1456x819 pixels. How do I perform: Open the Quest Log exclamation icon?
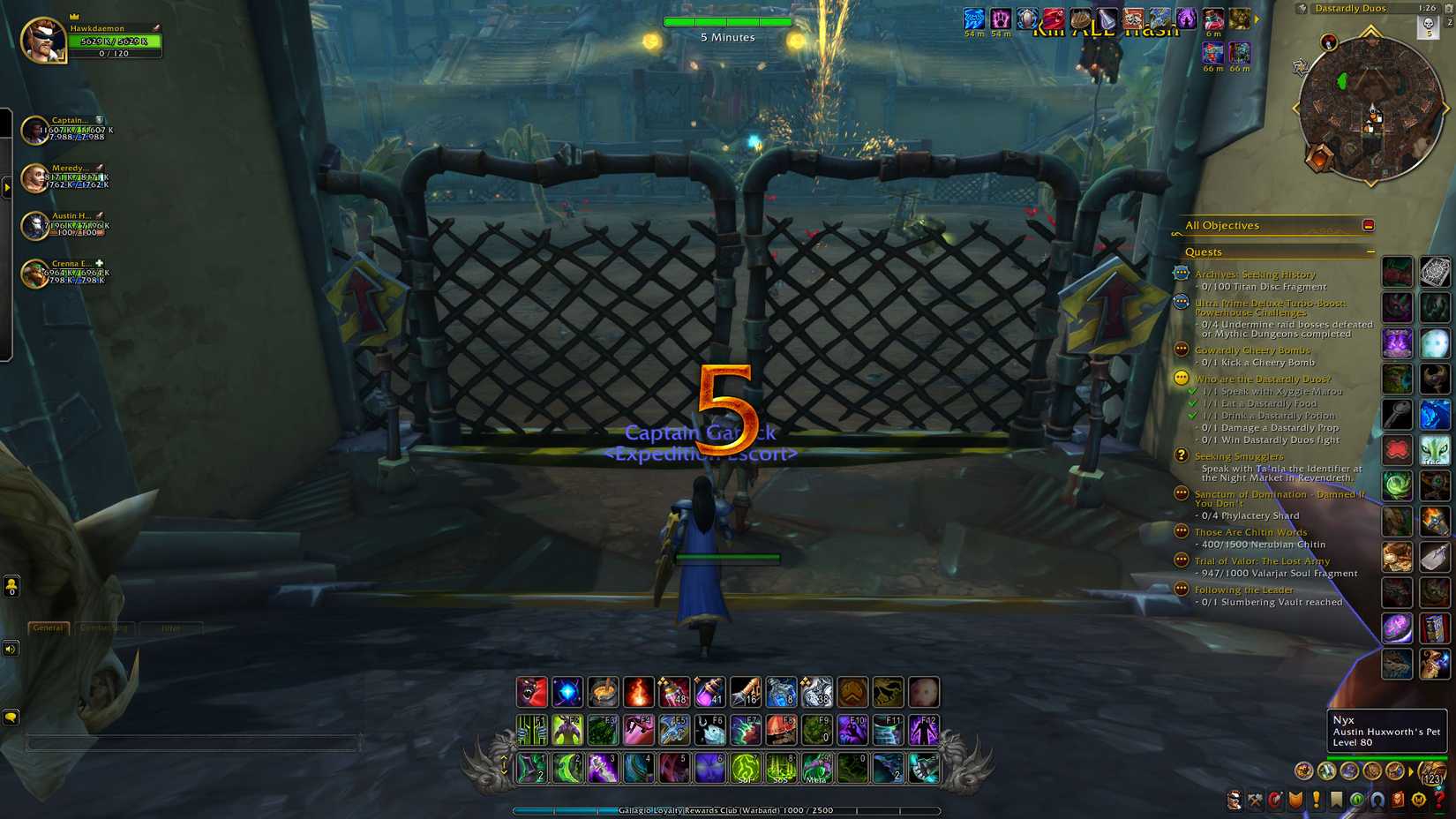point(1315,800)
